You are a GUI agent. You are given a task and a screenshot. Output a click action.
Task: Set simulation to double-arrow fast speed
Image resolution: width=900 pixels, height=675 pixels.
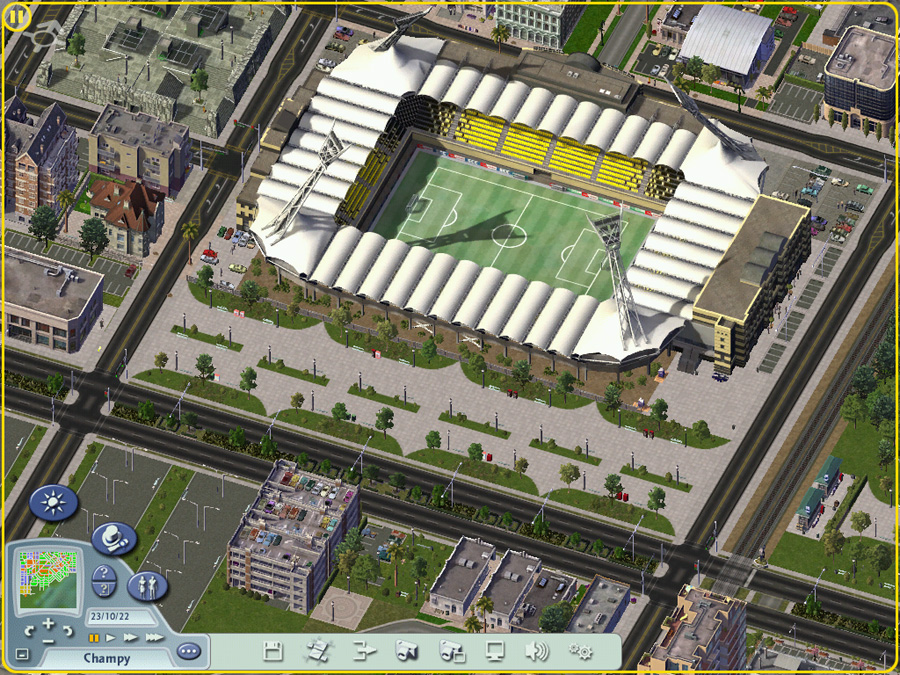click(x=130, y=636)
